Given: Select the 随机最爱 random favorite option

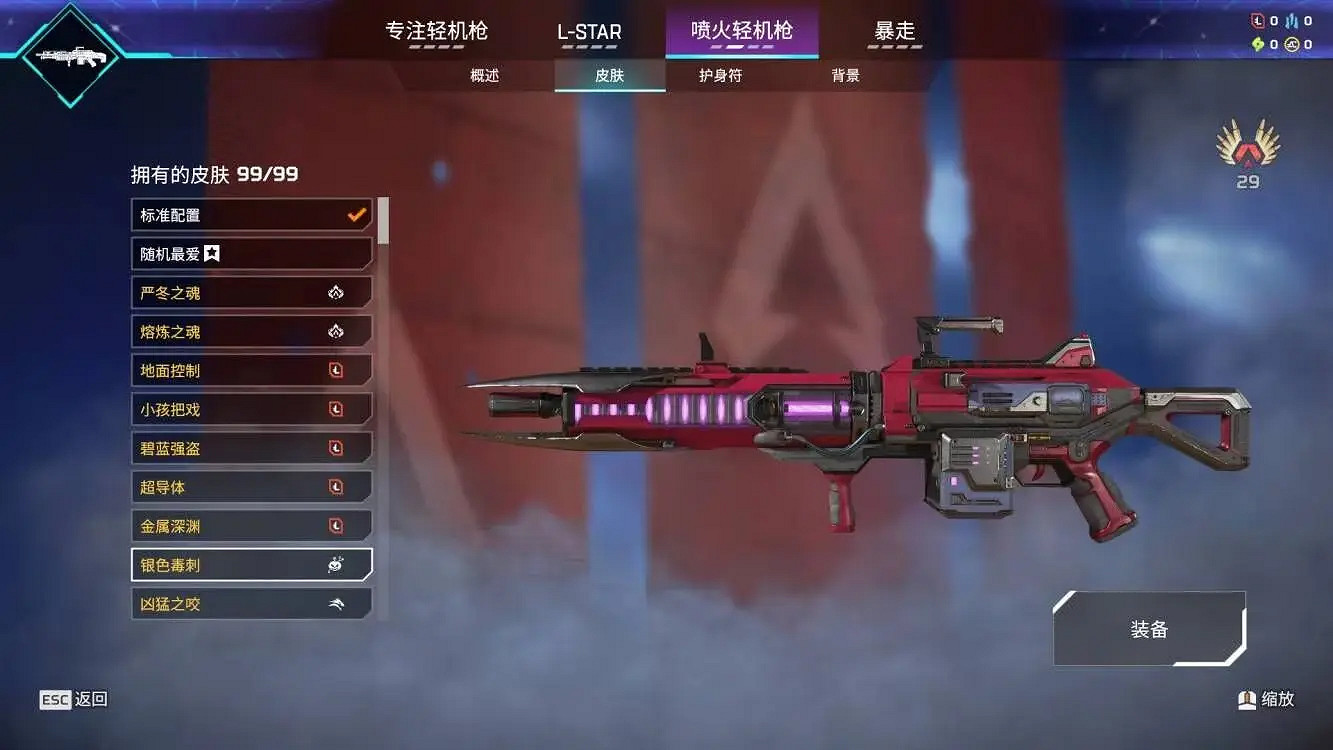Looking at the screenshot, I should (250, 253).
